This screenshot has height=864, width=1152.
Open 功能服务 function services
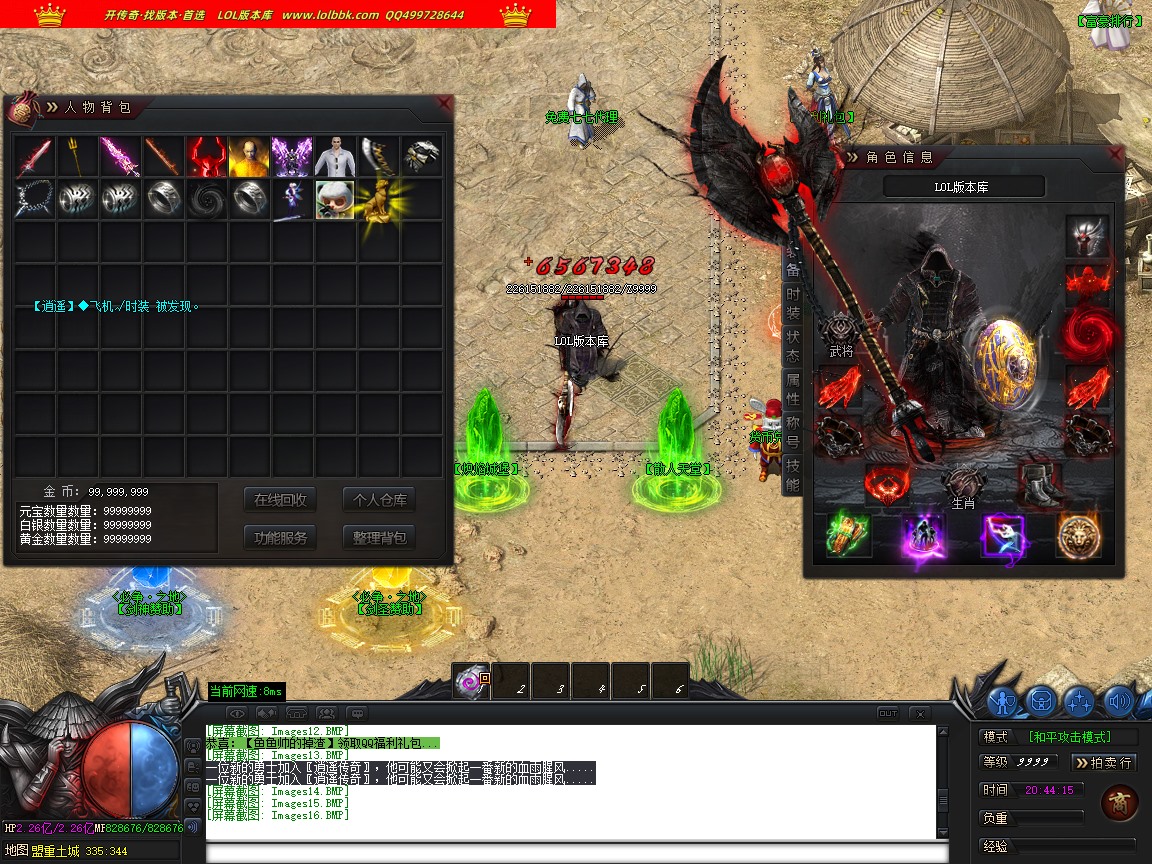280,537
